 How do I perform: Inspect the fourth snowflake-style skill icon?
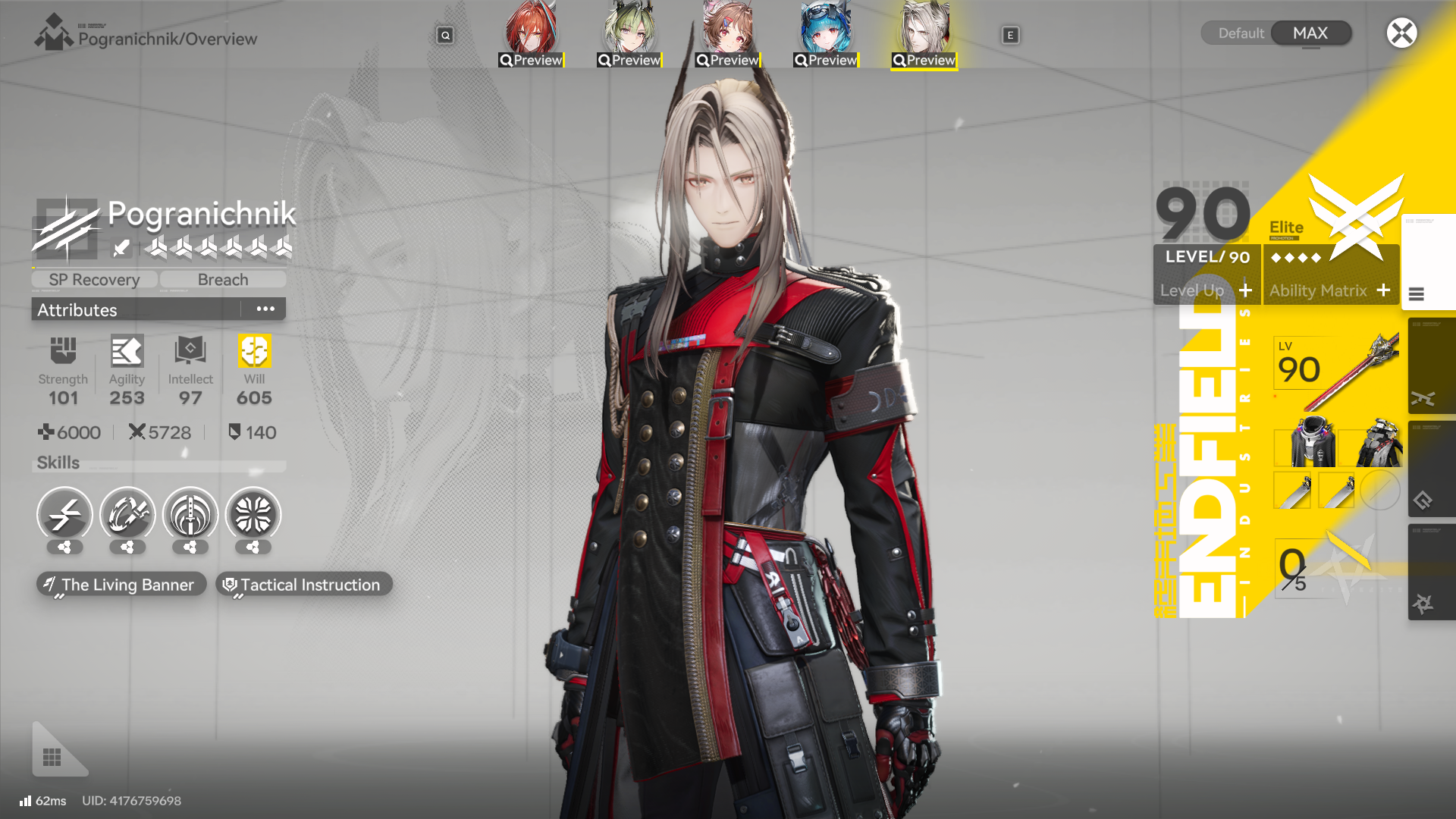pos(253,514)
